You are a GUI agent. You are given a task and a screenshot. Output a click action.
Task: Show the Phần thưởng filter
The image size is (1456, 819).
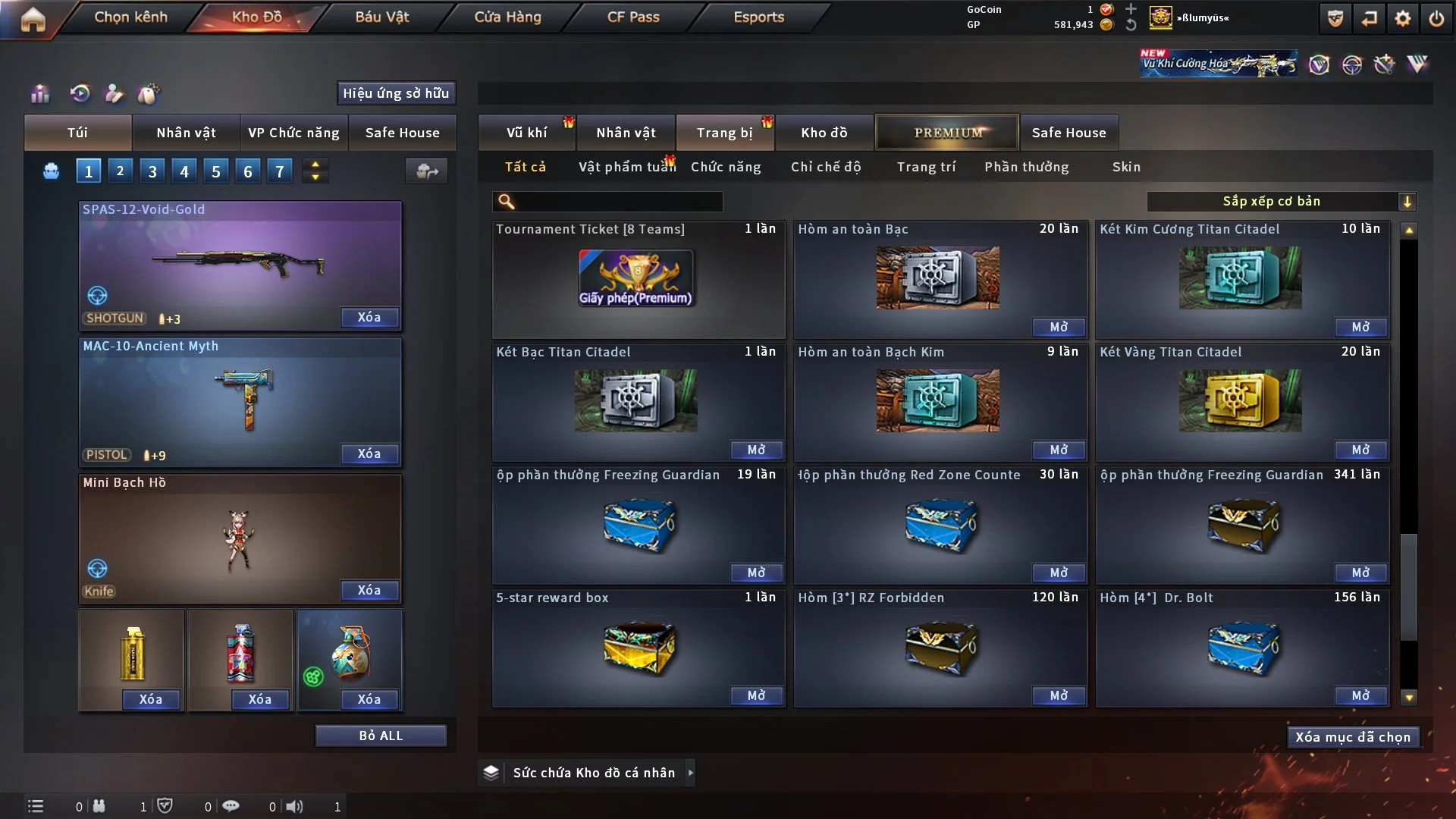click(x=1026, y=167)
